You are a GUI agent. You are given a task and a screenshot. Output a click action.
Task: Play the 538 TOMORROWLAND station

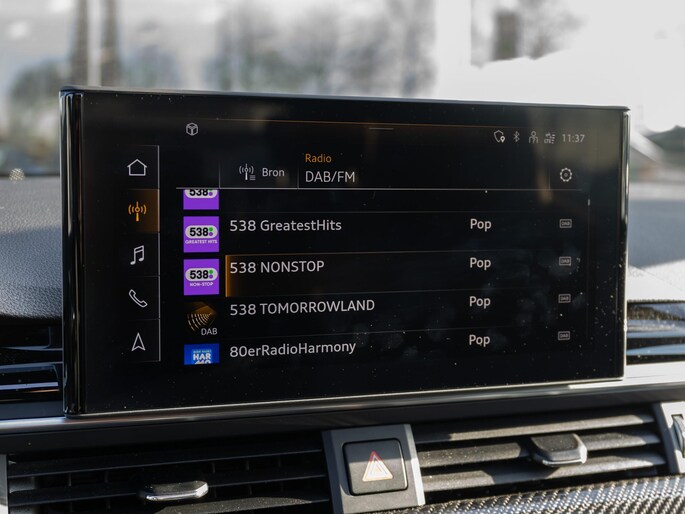(x=301, y=308)
